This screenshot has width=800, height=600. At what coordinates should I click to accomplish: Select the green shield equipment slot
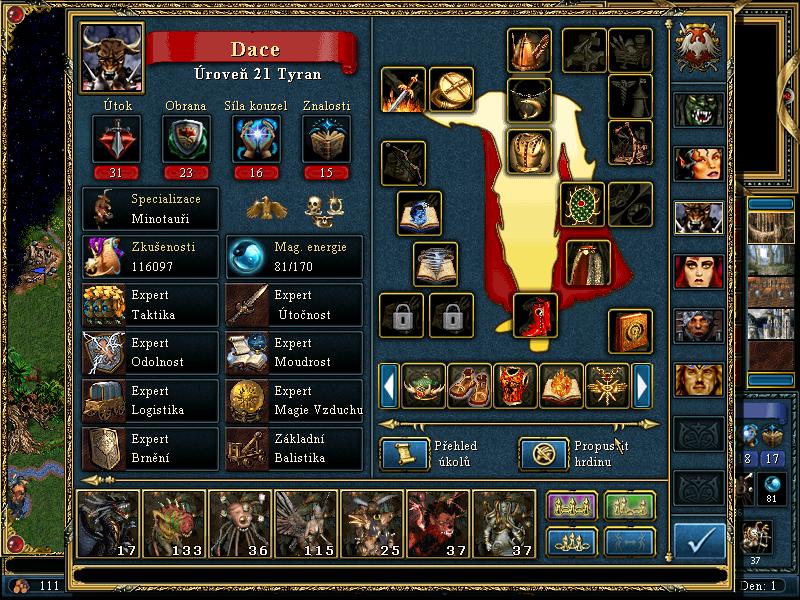coord(581,205)
